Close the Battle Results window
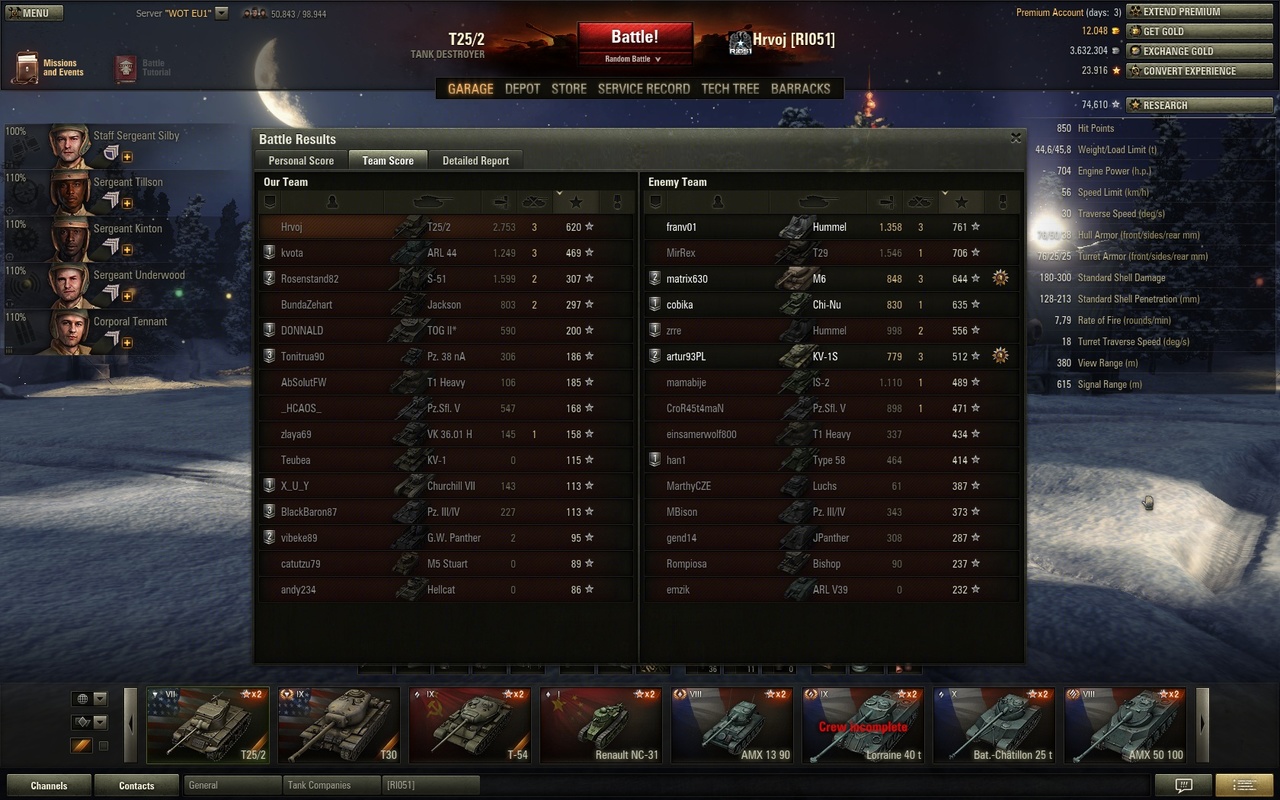 click(x=1016, y=138)
